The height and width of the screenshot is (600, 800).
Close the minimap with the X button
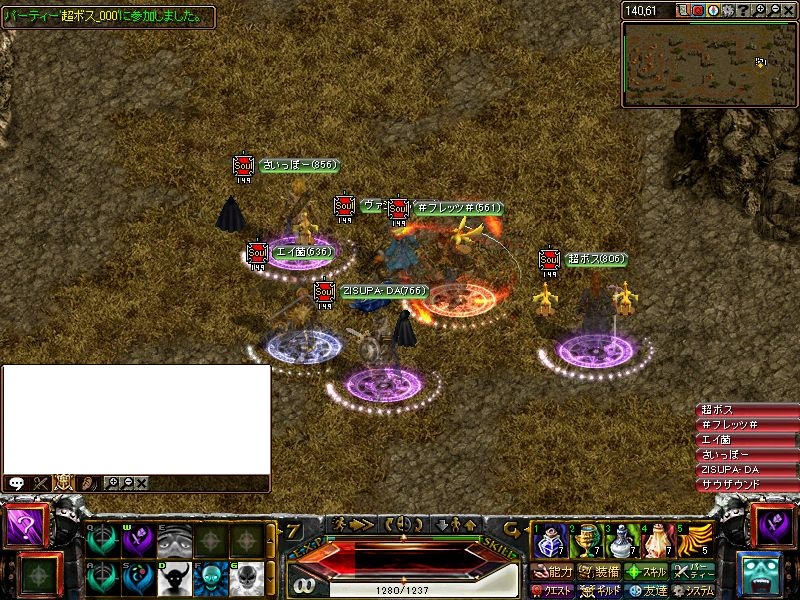789,10
